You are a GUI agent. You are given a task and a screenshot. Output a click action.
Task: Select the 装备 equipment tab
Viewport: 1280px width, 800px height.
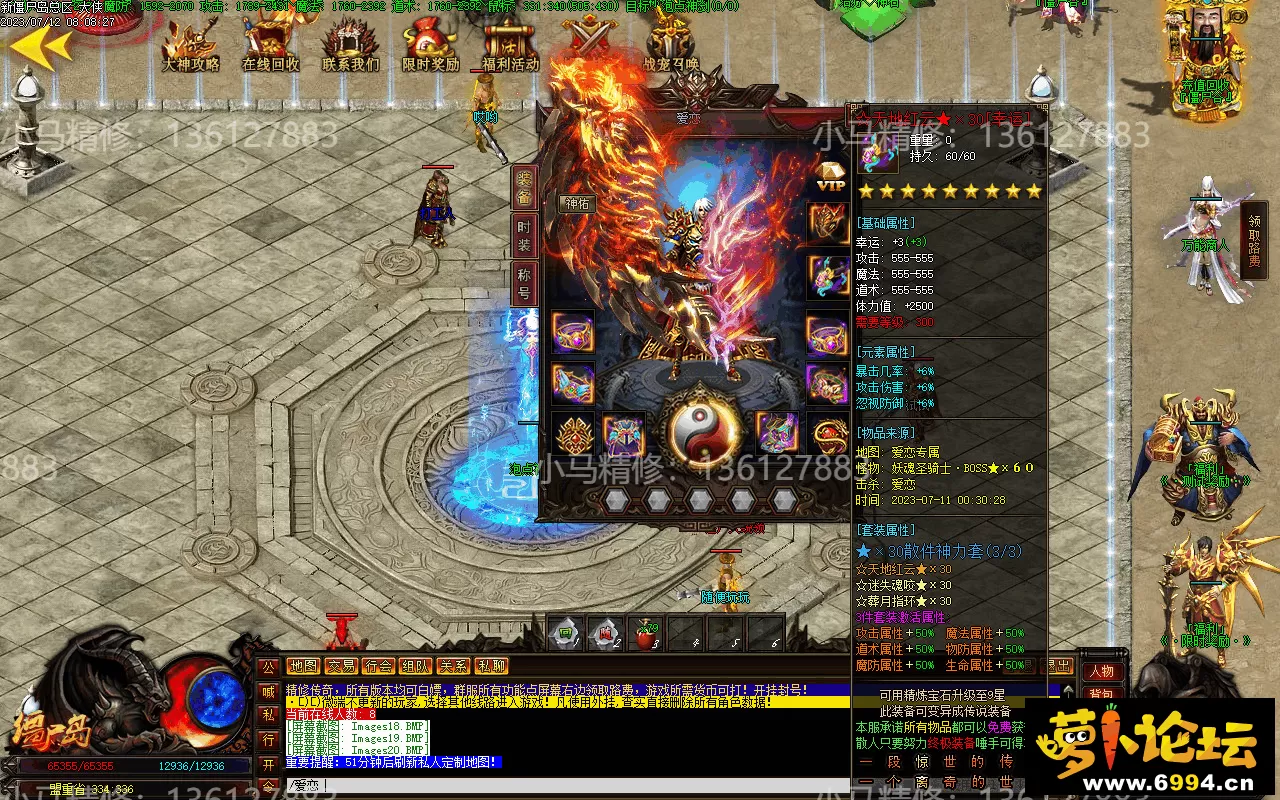pos(524,188)
